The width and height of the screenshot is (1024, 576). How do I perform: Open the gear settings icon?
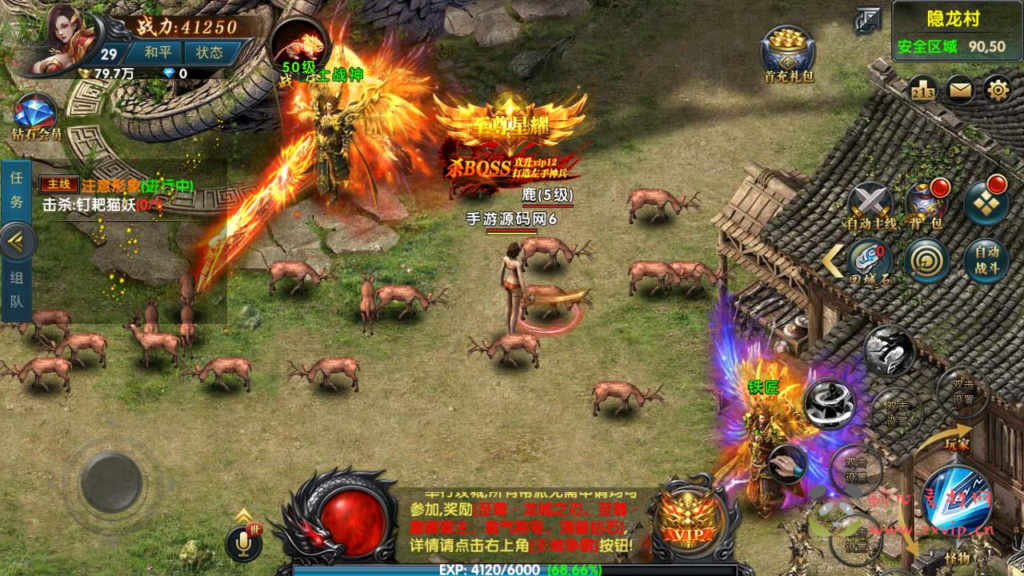point(997,90)
